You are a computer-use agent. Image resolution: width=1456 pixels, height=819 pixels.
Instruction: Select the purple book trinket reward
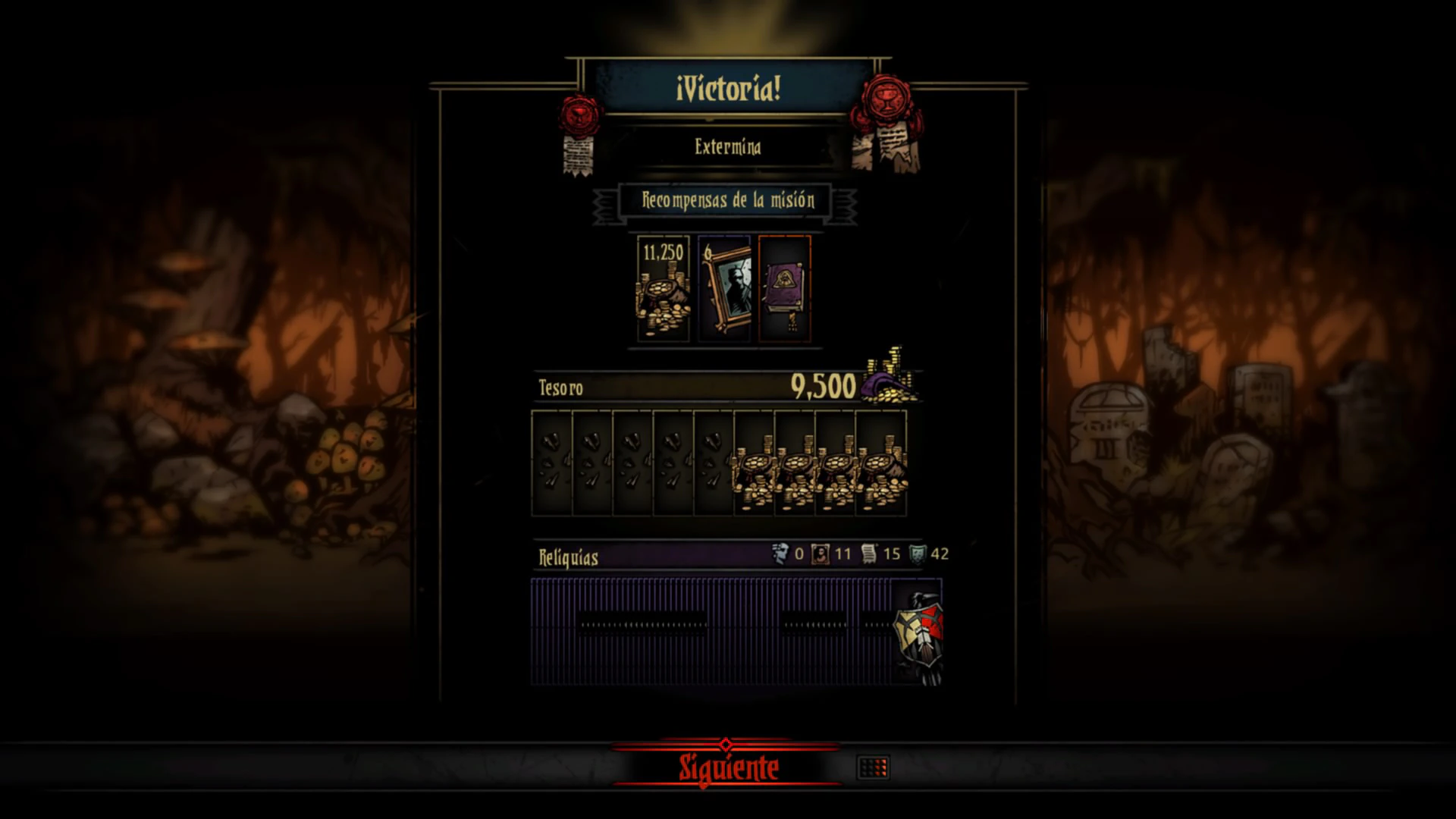point(785,288)
